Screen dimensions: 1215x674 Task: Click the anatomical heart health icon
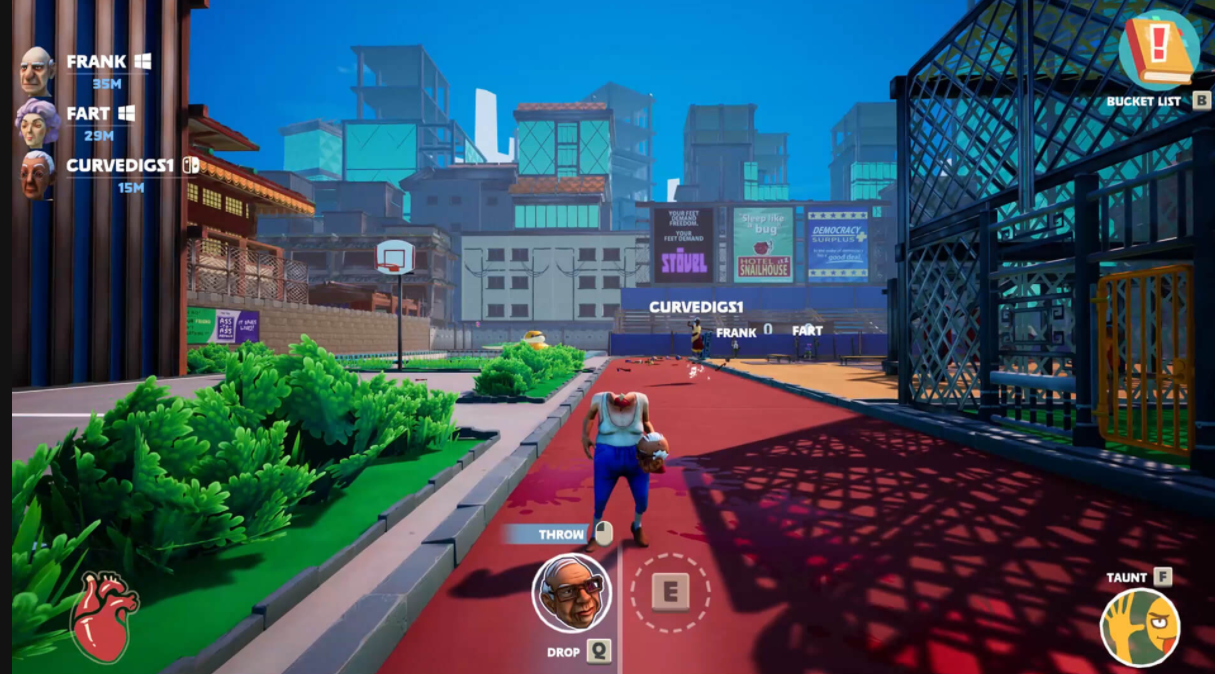(x=102, y=618)
